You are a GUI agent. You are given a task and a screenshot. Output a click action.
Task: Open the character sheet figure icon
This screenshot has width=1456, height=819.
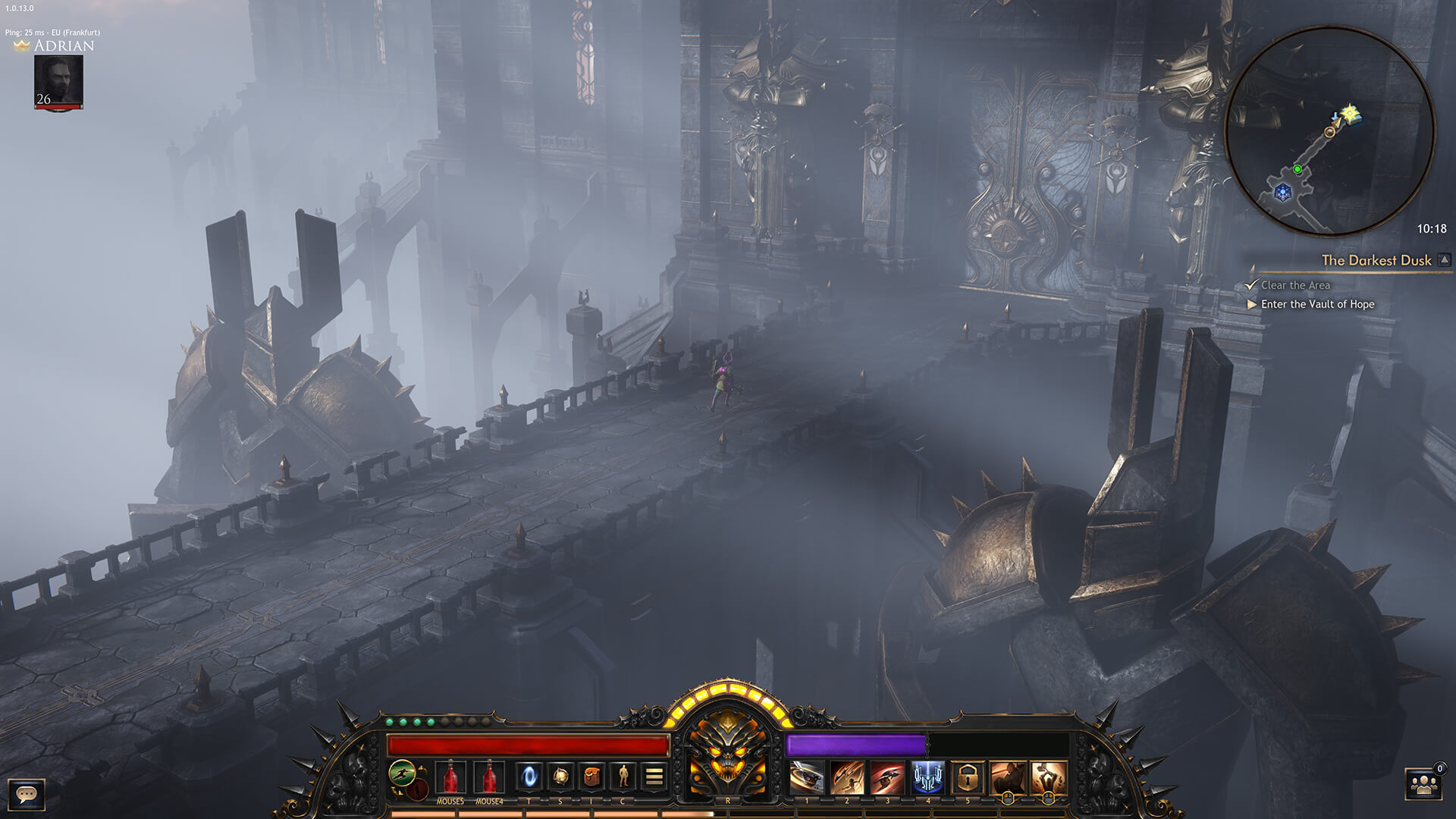(x=623, y=777)
